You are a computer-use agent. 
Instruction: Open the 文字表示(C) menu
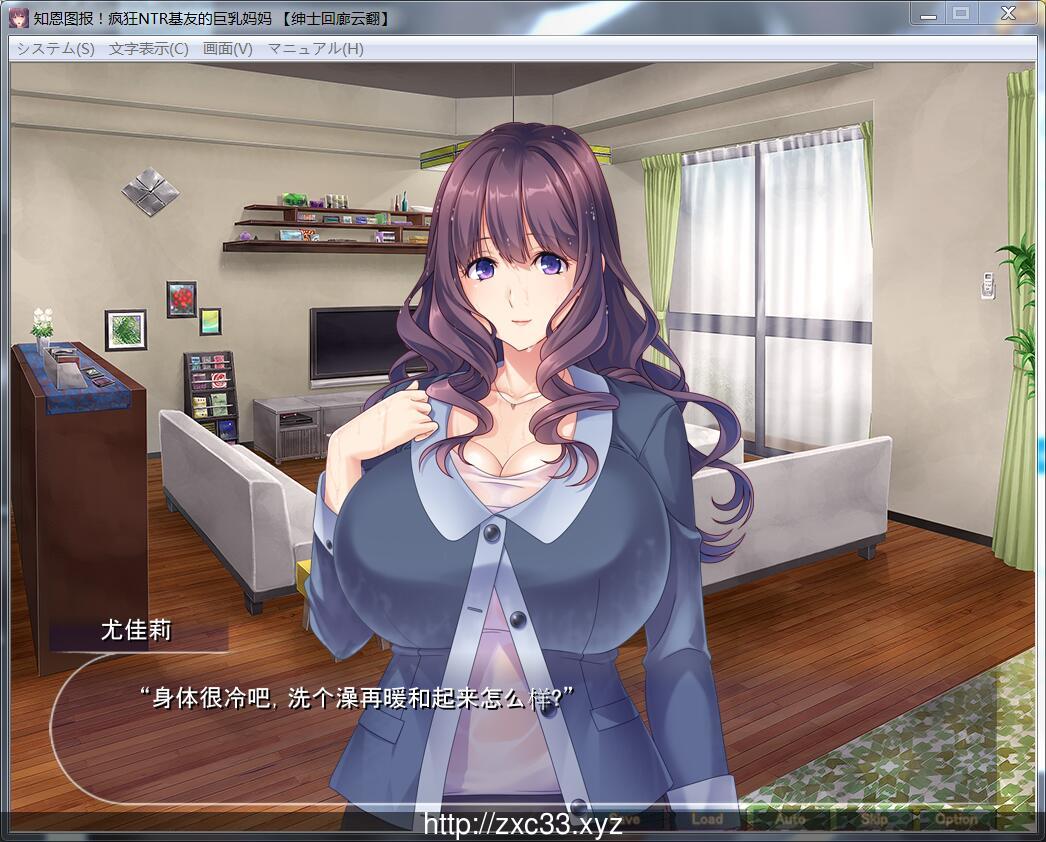pos(148,48)
